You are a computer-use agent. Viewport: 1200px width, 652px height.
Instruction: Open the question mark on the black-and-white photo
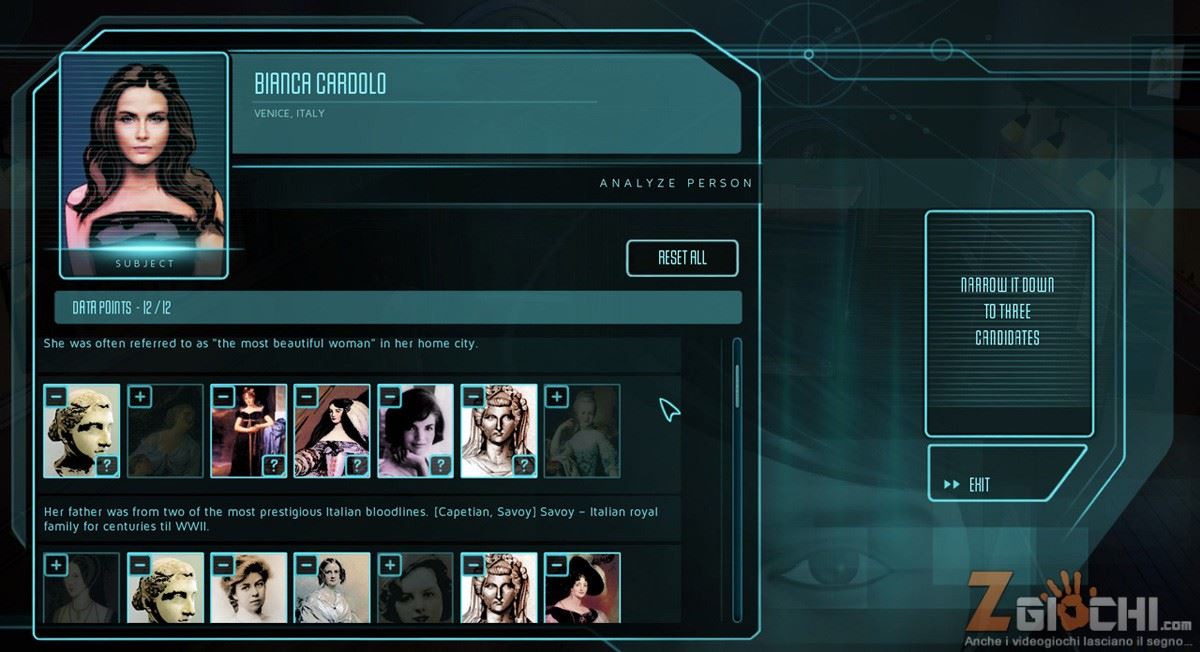pyautogui.click(x=440, y=465)
